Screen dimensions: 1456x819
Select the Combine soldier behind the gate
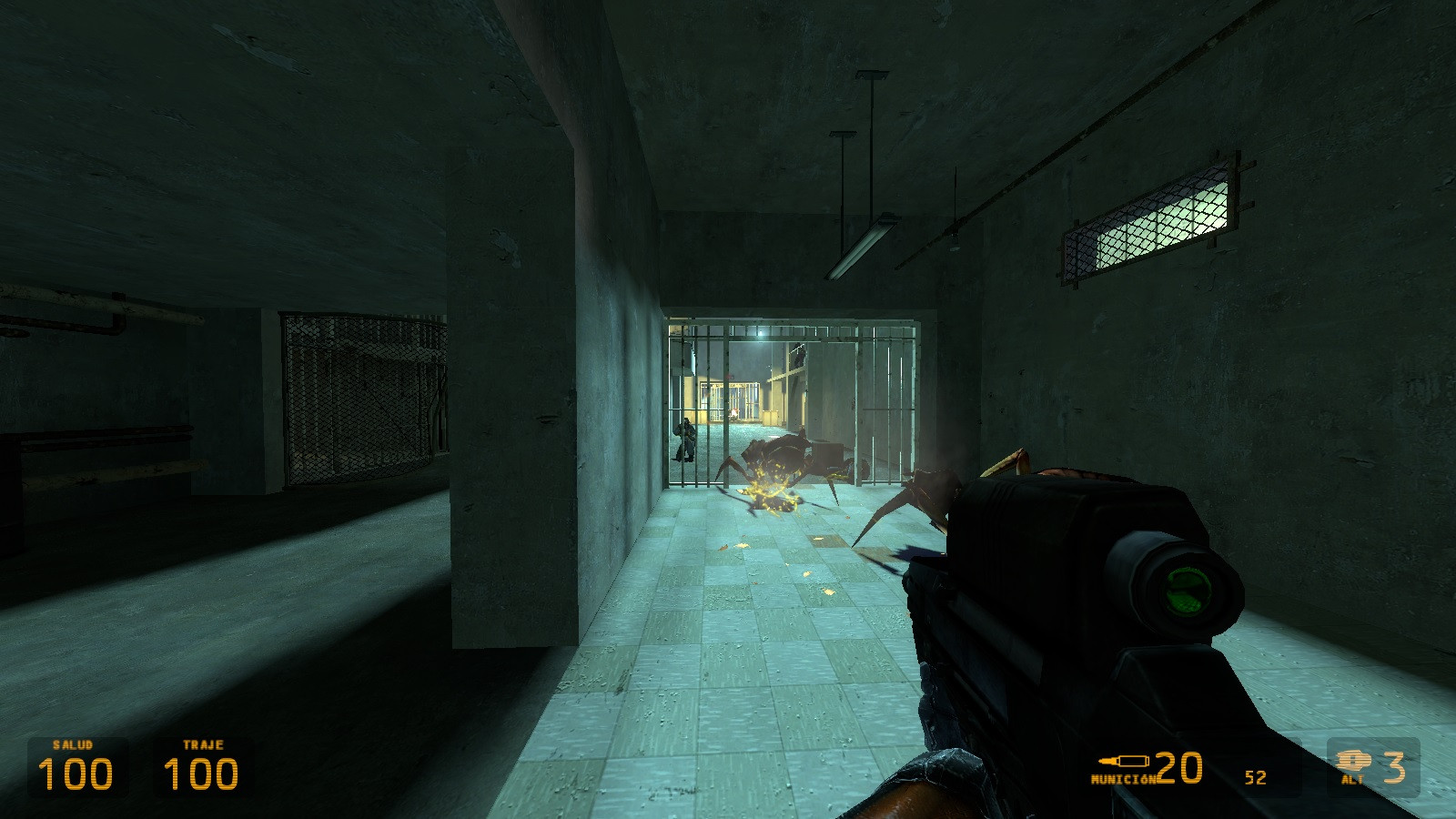[x=685, y=437]
